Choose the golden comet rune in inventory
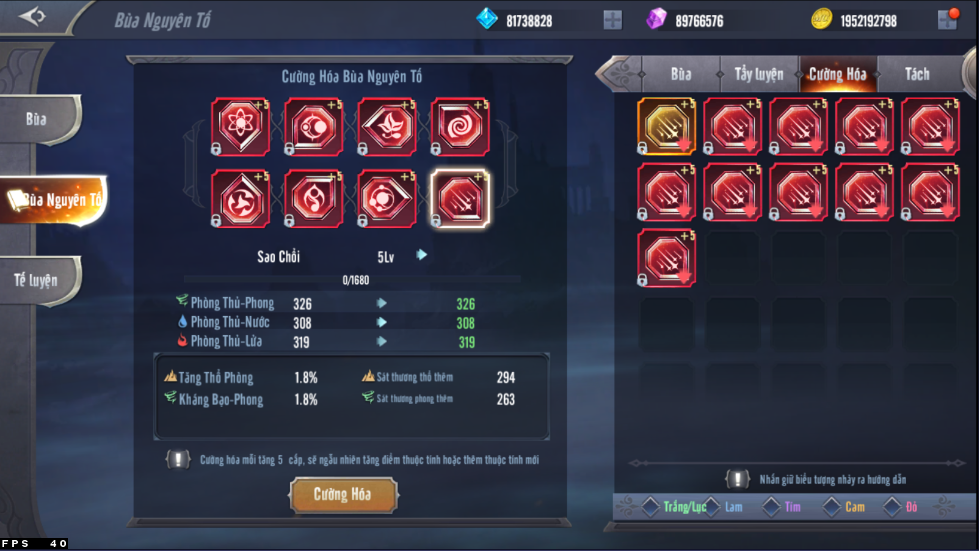 (666, 127)
